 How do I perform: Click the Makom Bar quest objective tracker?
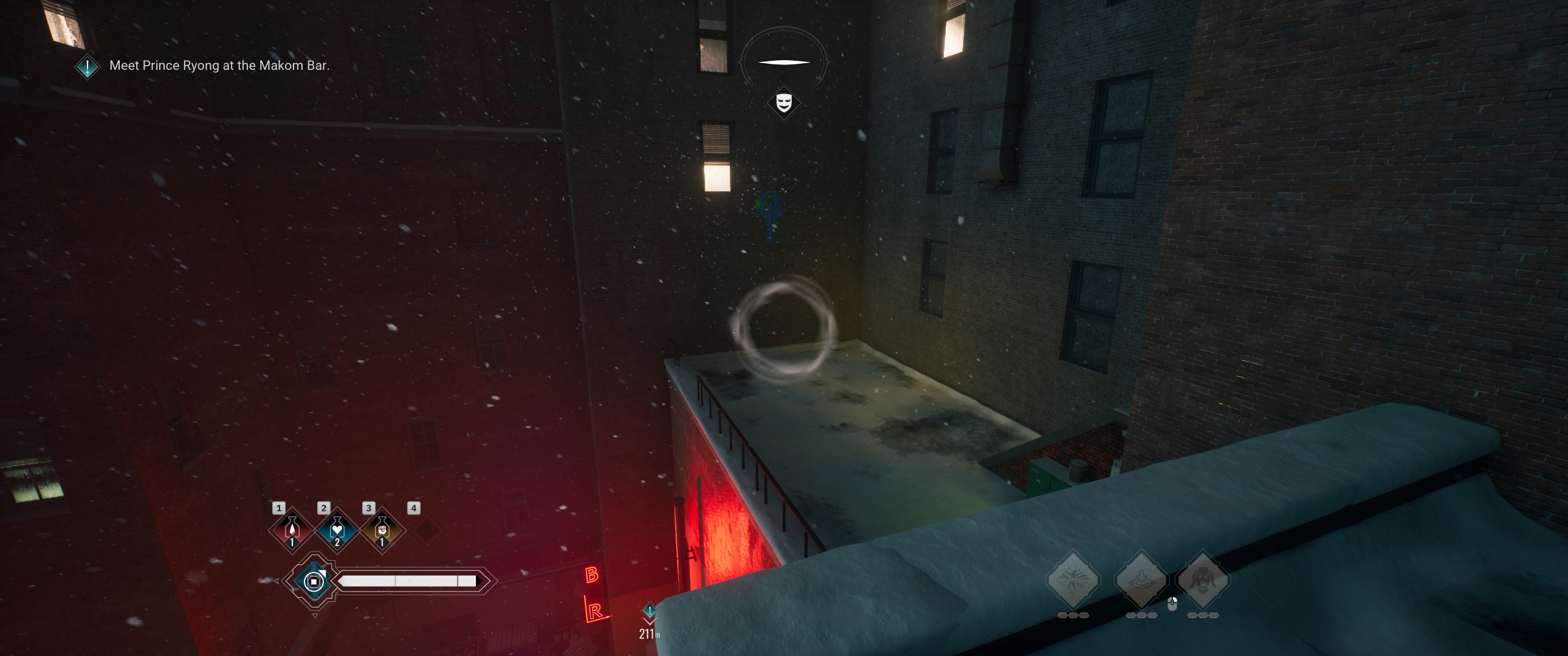click(x=219, y=66)
